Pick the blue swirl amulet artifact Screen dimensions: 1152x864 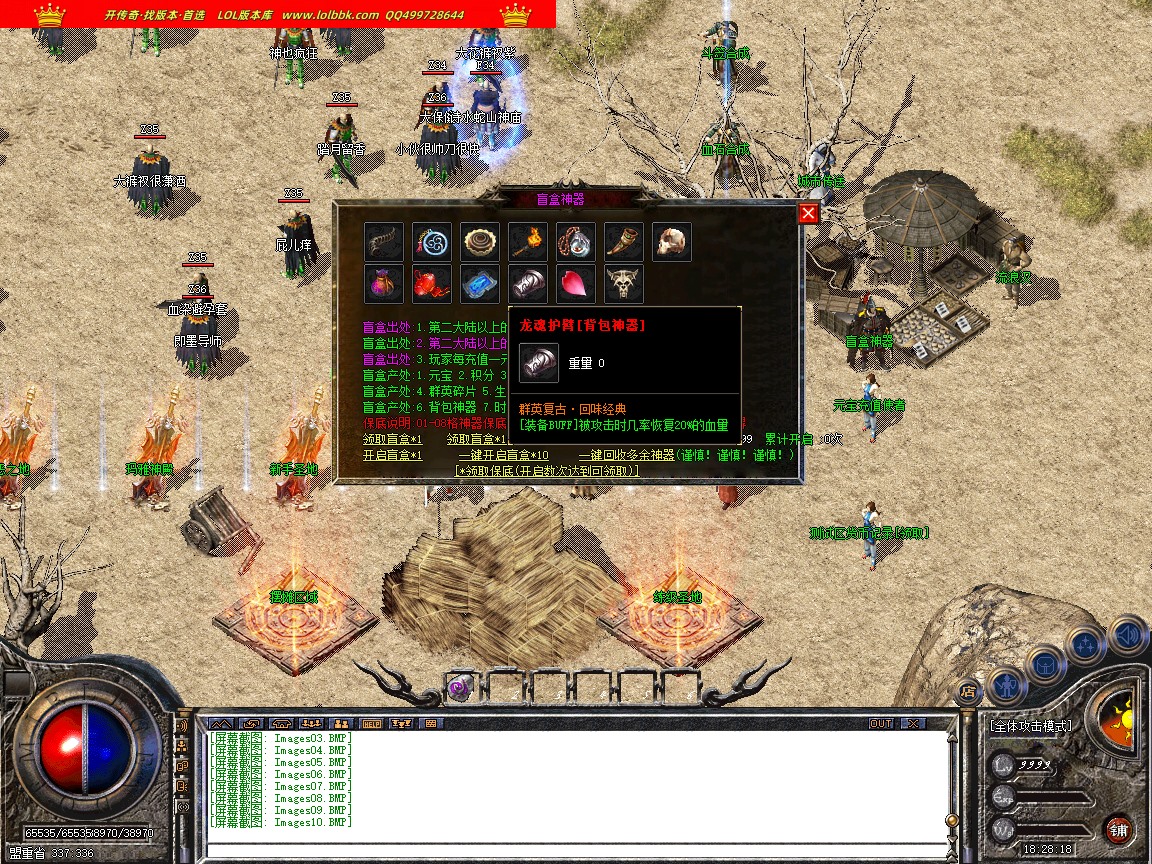(432, 242)
